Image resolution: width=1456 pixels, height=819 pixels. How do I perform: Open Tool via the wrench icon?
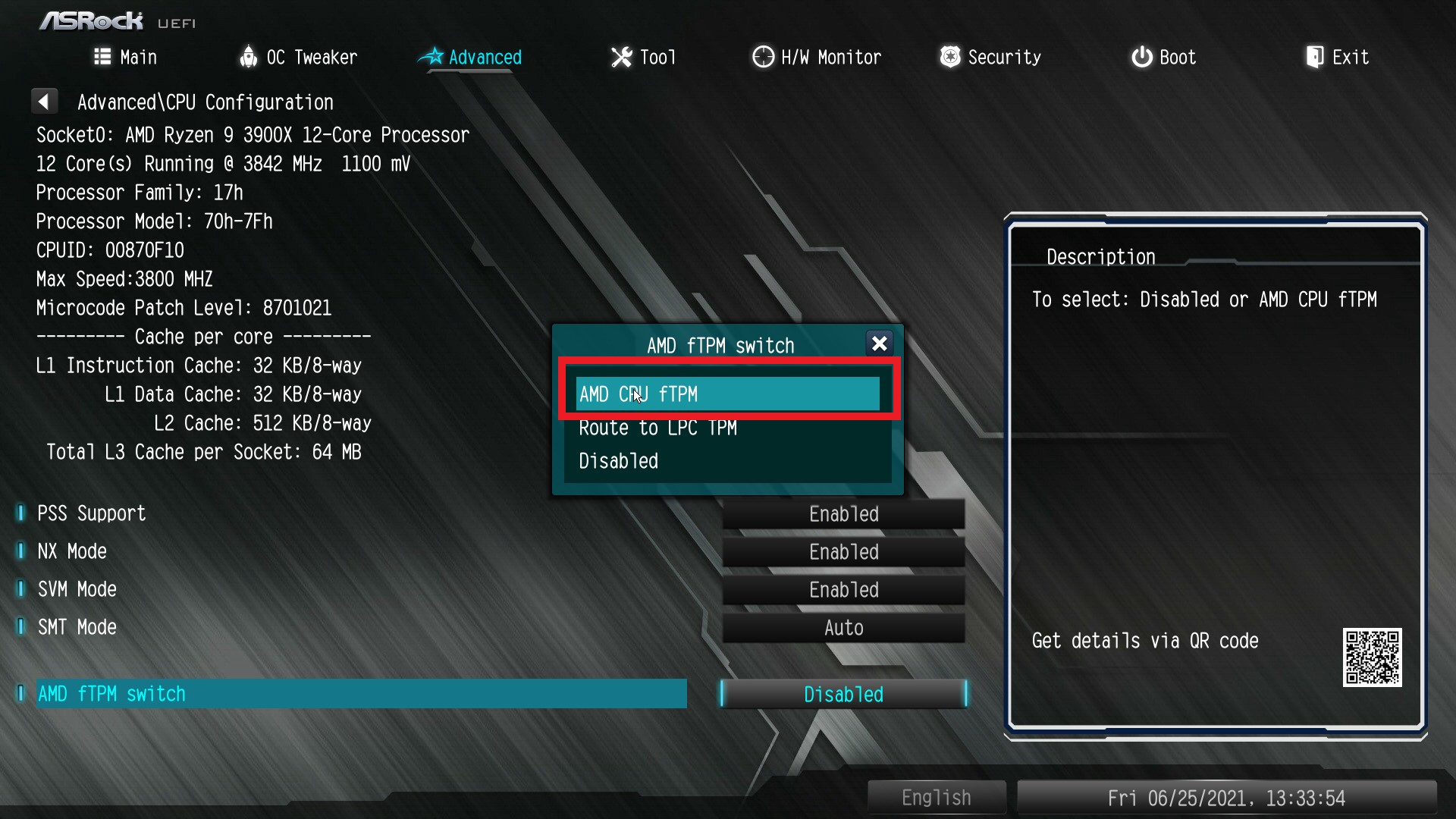(x=620, y=57)
